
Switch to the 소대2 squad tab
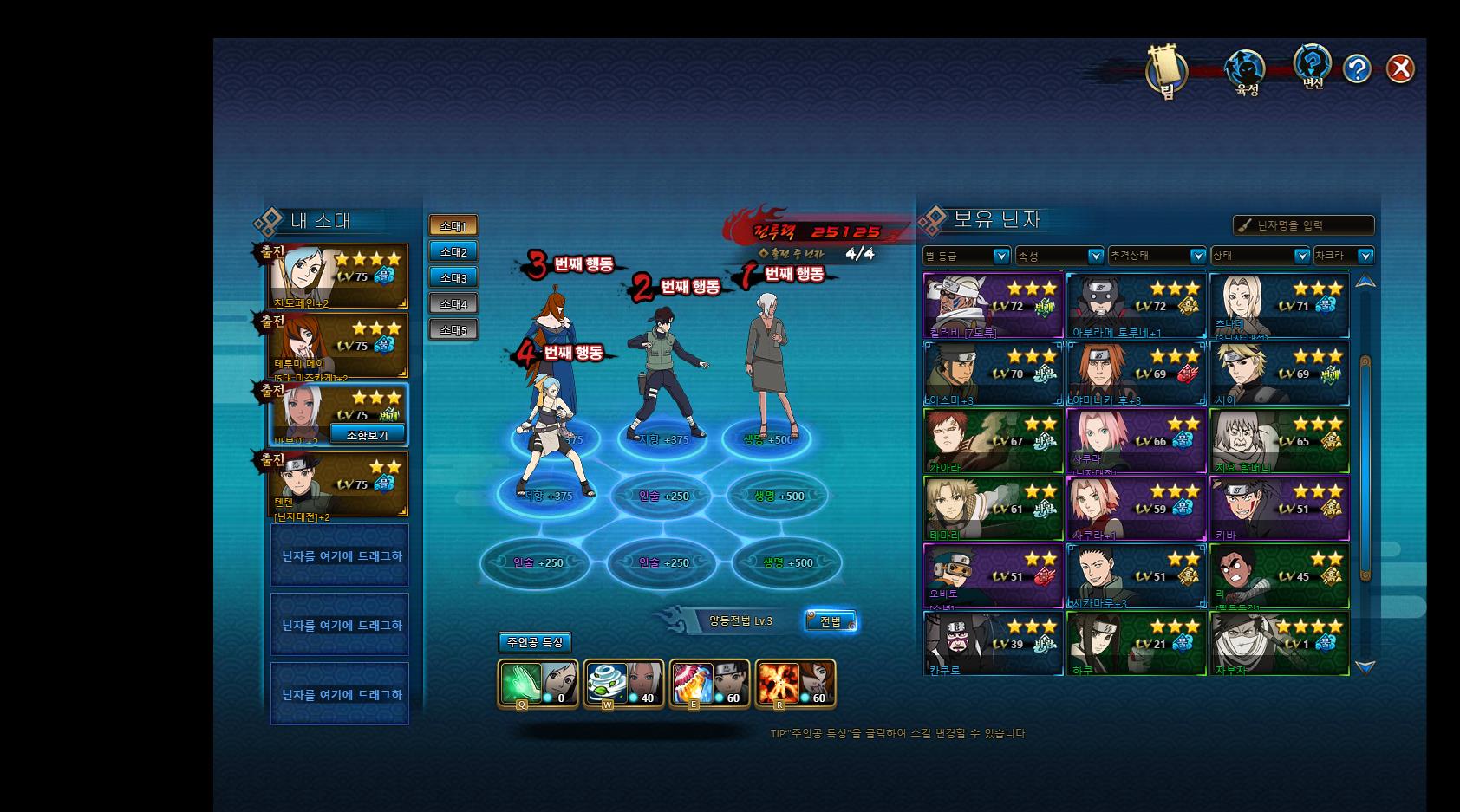tap(453, 252)
